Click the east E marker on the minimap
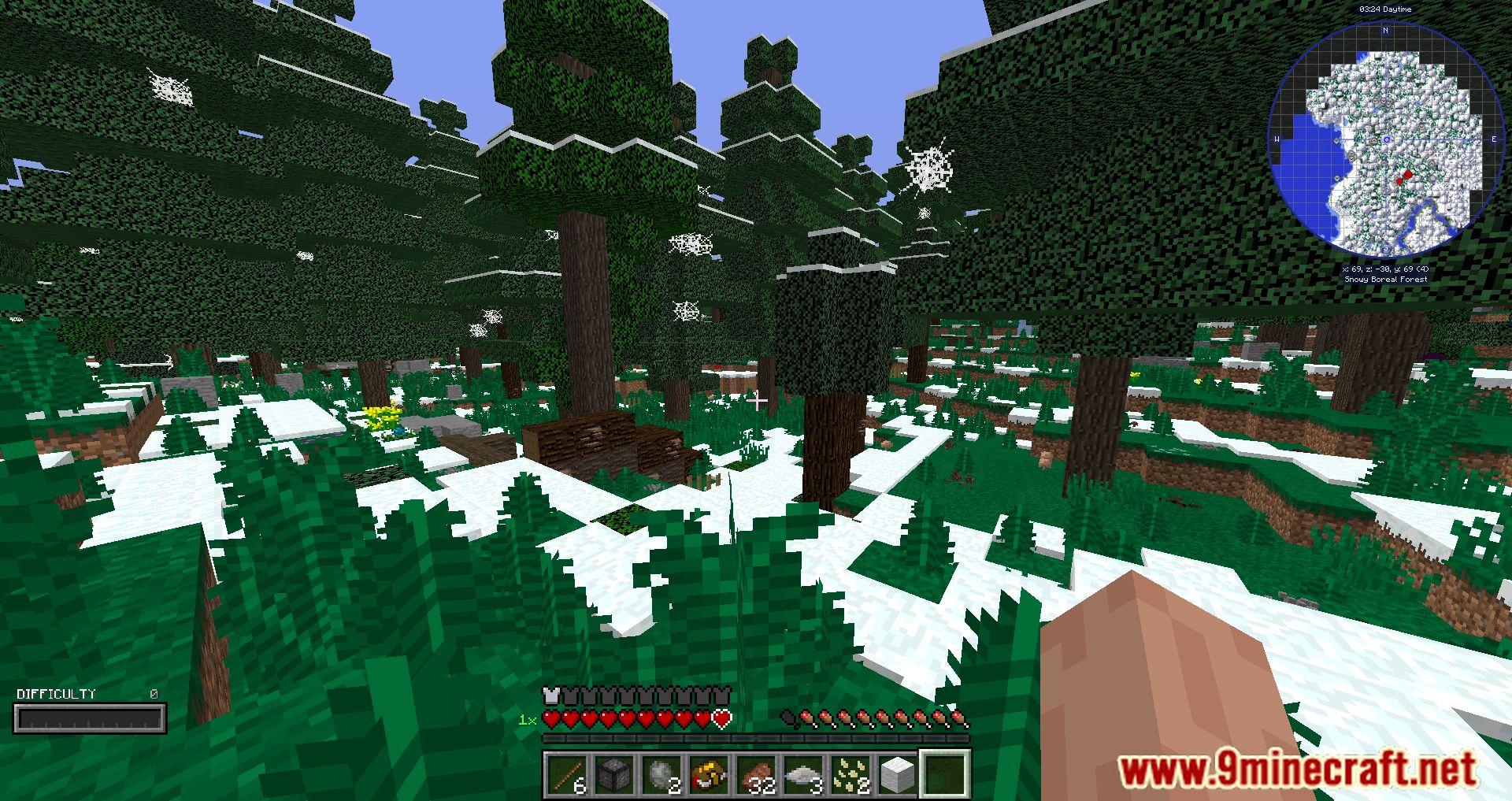The image size is (1512, 801). 1494,139
